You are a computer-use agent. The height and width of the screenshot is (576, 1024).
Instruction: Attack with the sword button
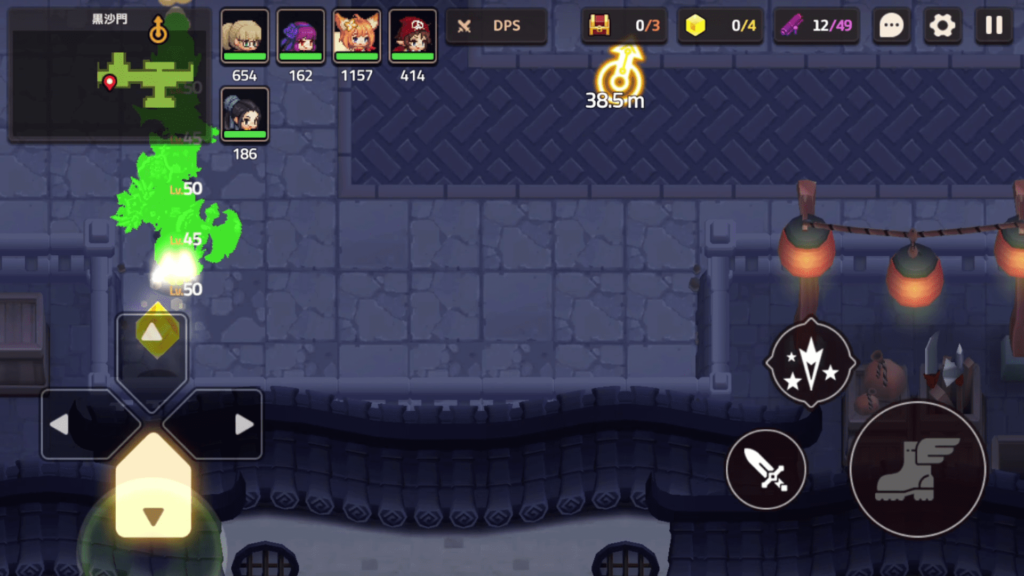(766, 469)
